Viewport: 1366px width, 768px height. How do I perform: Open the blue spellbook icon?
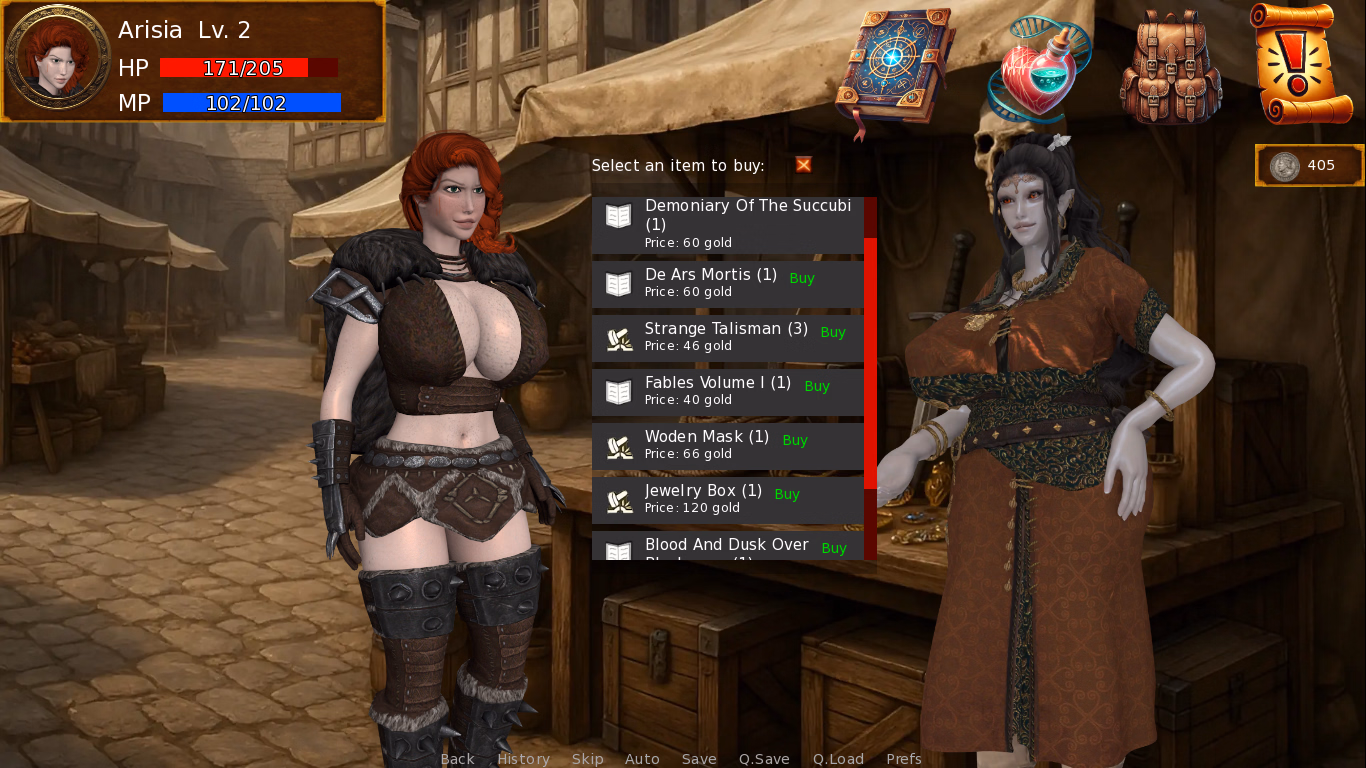894,68
